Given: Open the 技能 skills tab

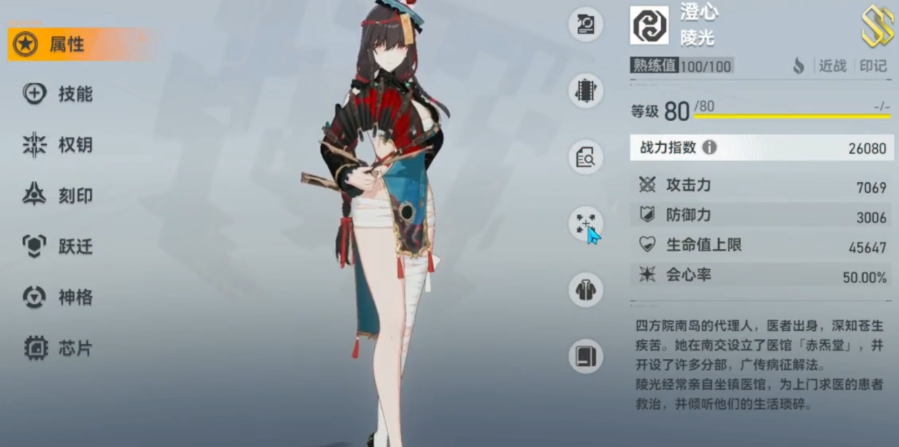Looking at the screenshot, I should [60, 94].
